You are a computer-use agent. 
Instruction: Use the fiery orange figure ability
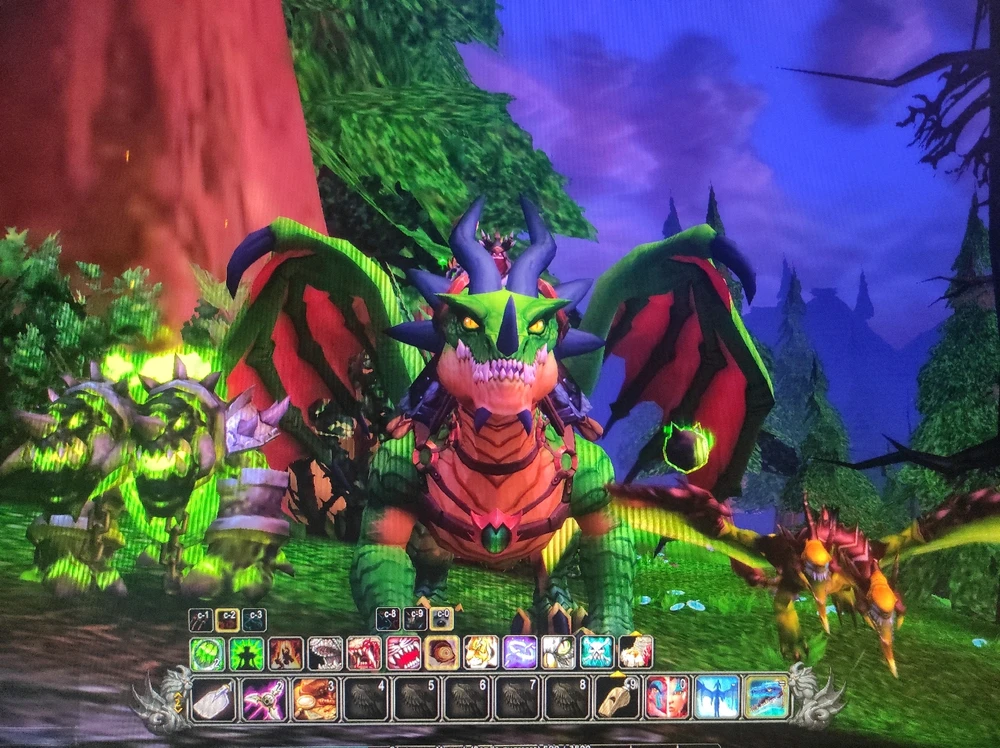click(285, 653)
